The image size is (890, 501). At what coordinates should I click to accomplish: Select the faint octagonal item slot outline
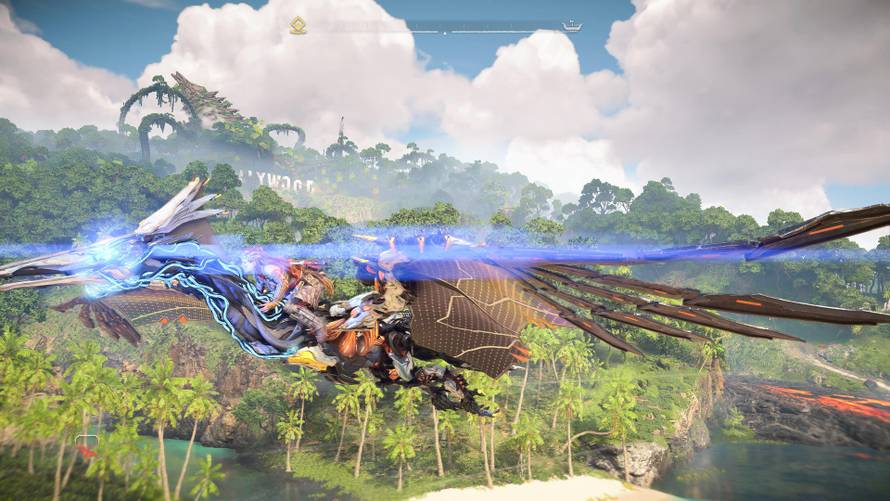point(87,443)
